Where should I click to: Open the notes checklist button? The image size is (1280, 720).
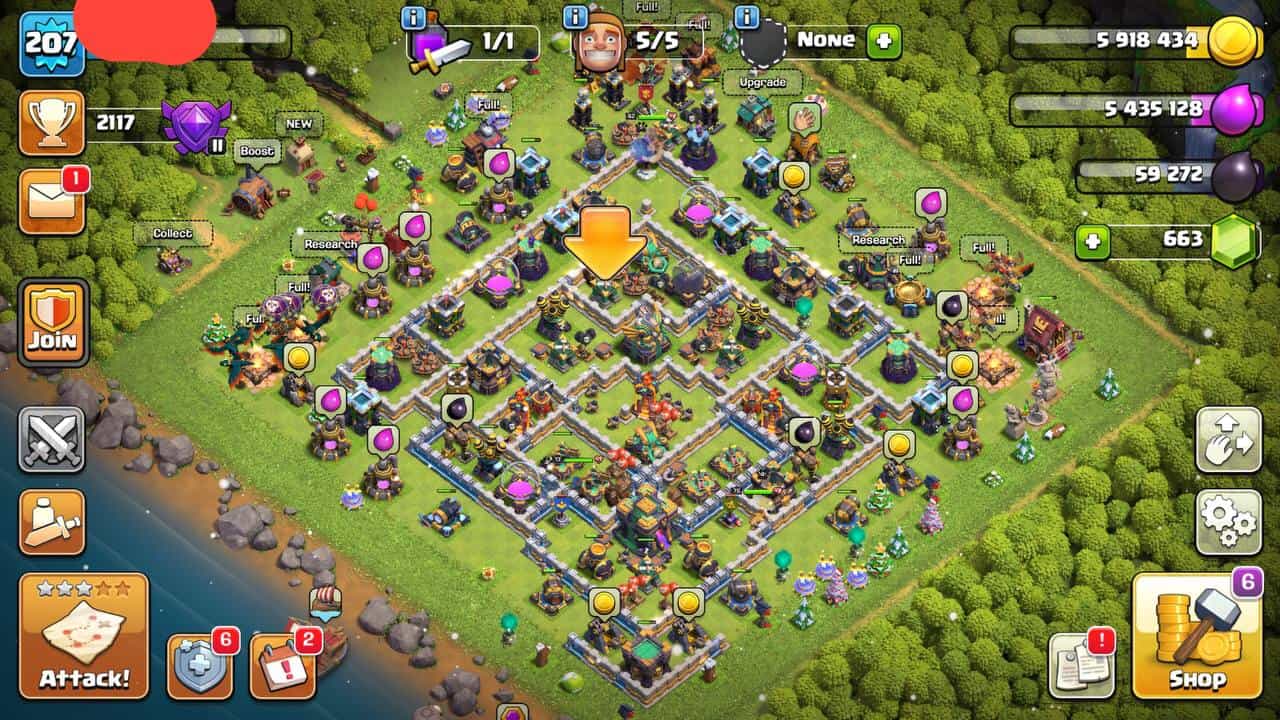tap(1081, 666)
